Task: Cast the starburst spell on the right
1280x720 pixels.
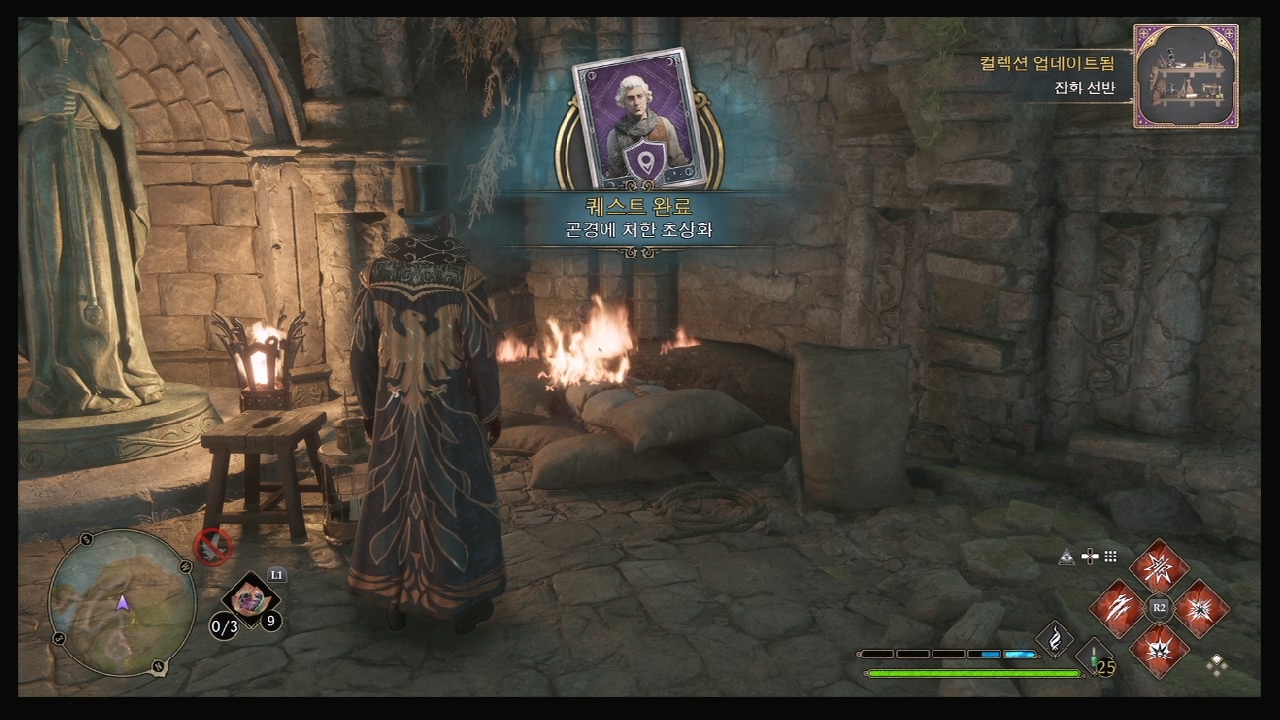Action: click(x=1201, y=608)
